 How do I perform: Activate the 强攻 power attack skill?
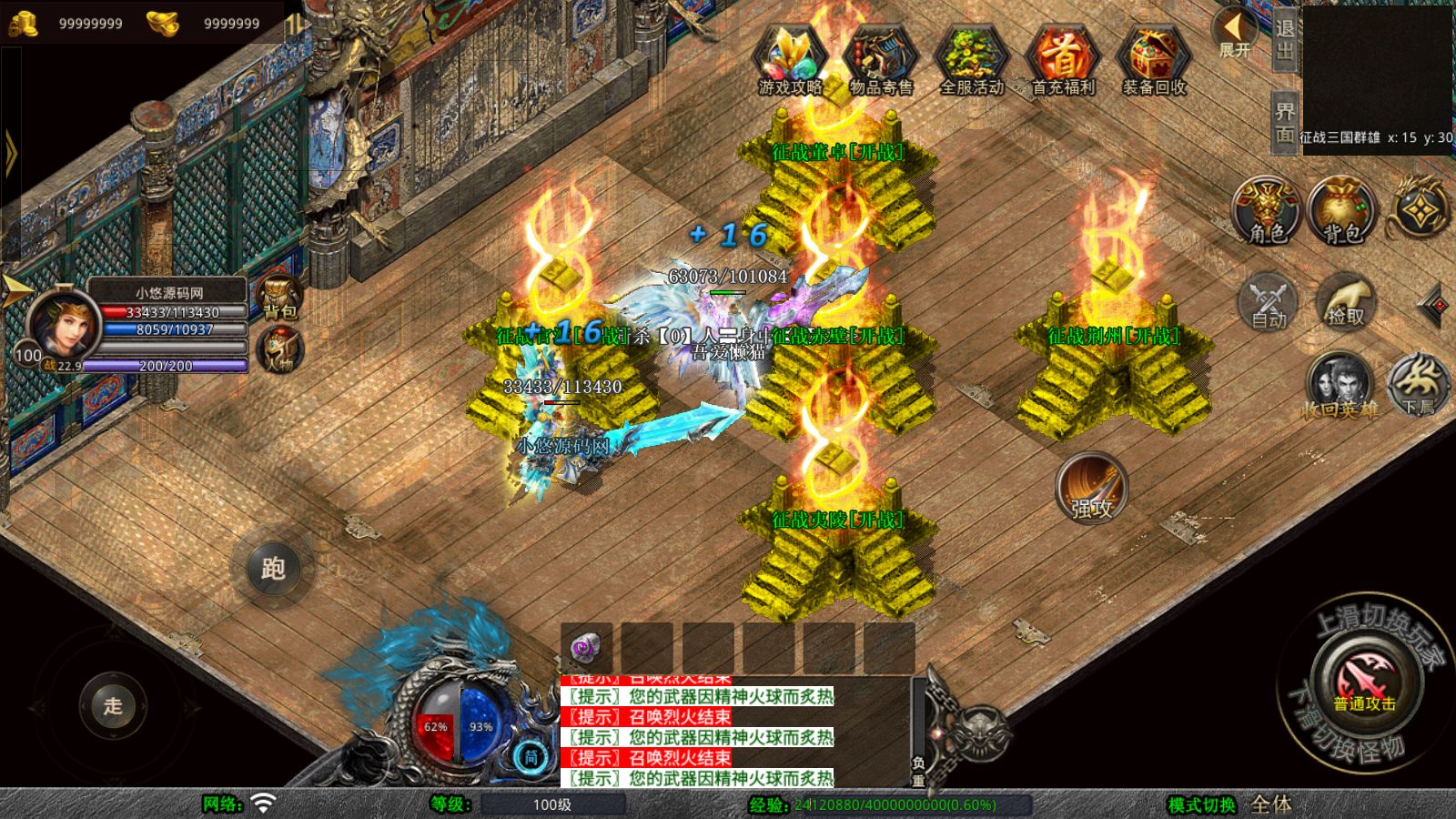coord(1091,488)
